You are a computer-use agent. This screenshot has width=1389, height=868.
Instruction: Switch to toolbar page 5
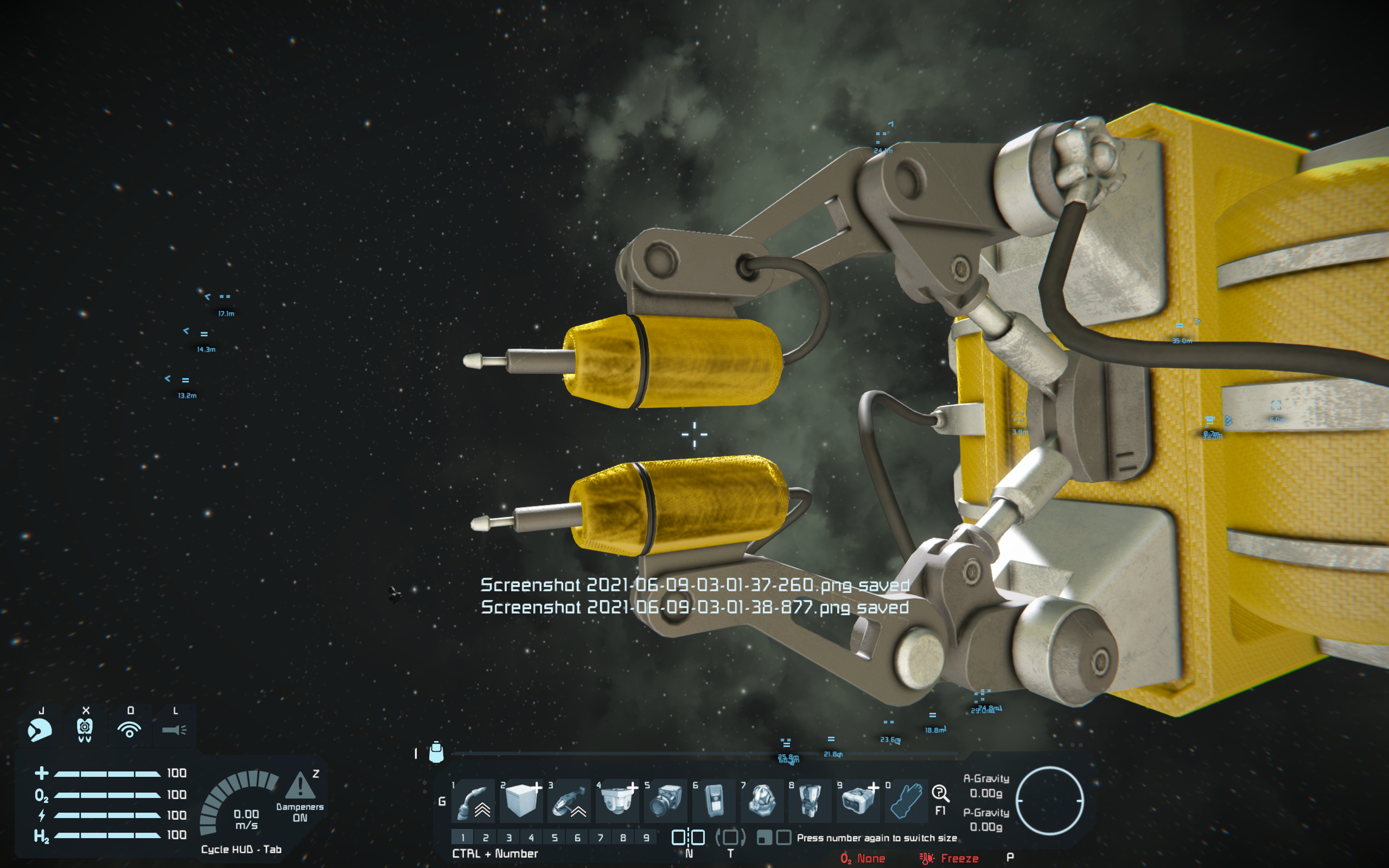[555, 838]
